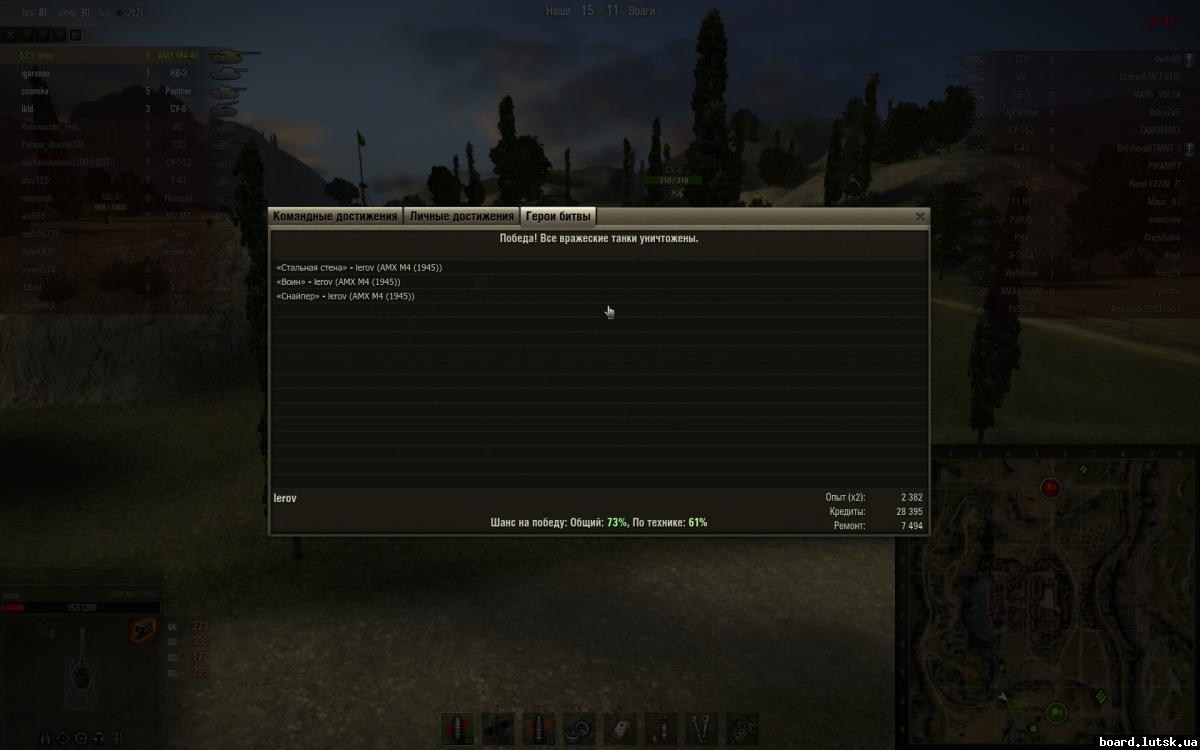Use the first aid kit consumable
This screenshot has width=1200, height=750.
pyautogui.click(x=621, y=729)
